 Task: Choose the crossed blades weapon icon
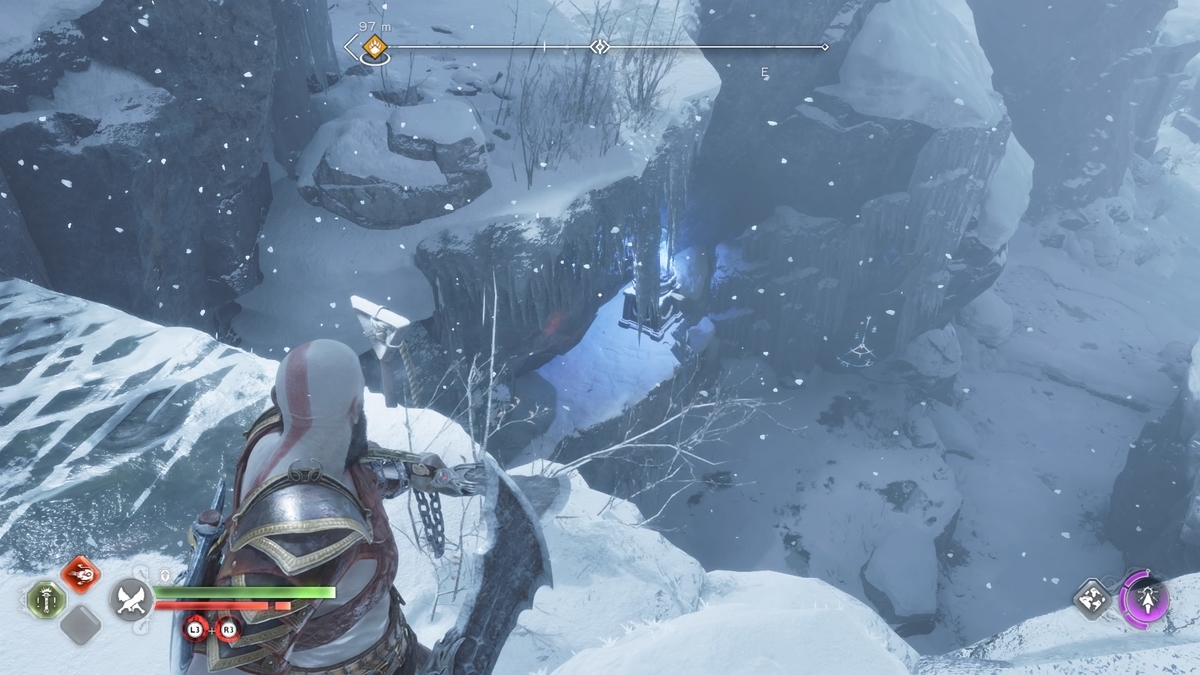[x=131, y=599]
